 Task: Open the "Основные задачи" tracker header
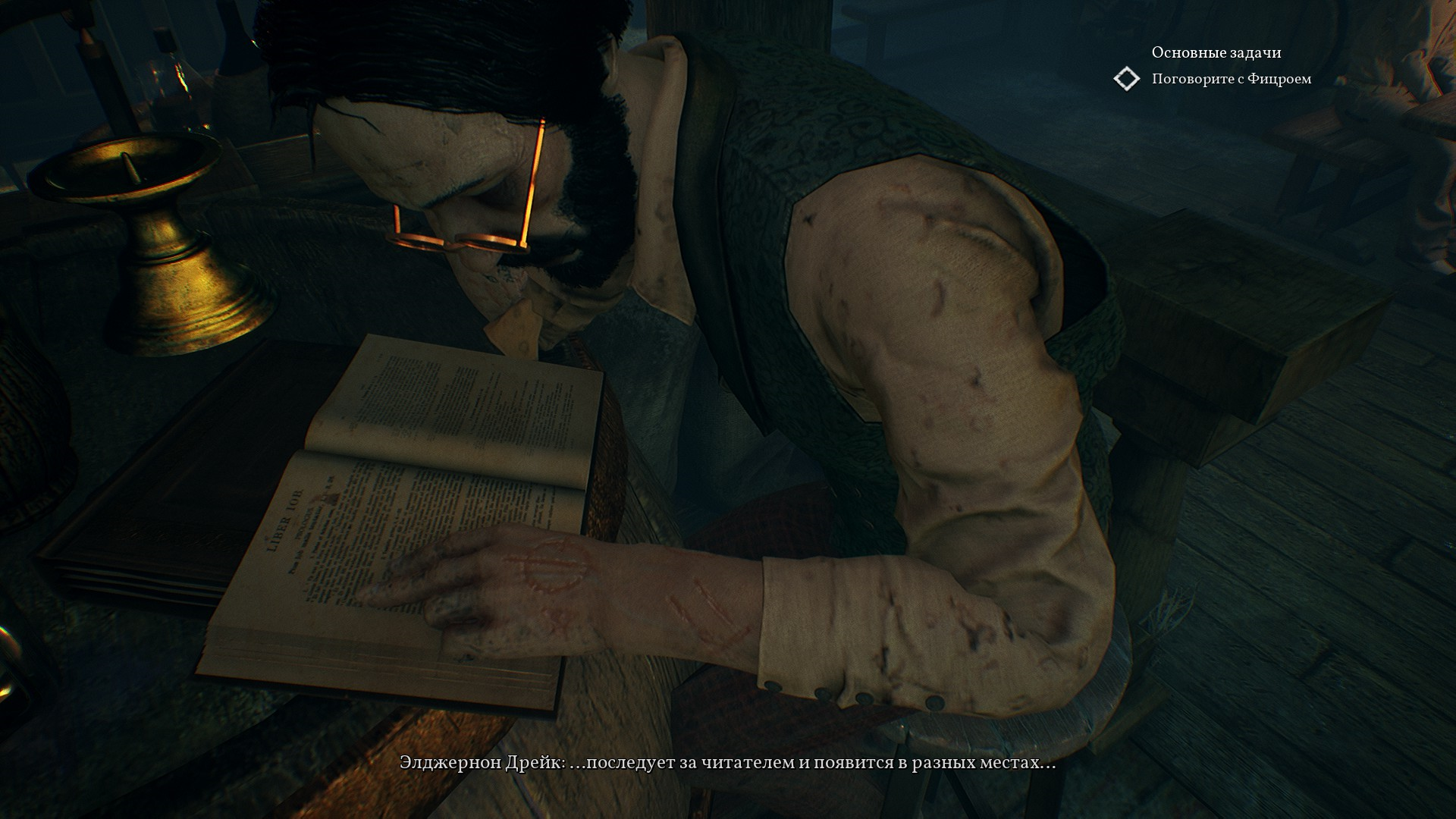1216,52
